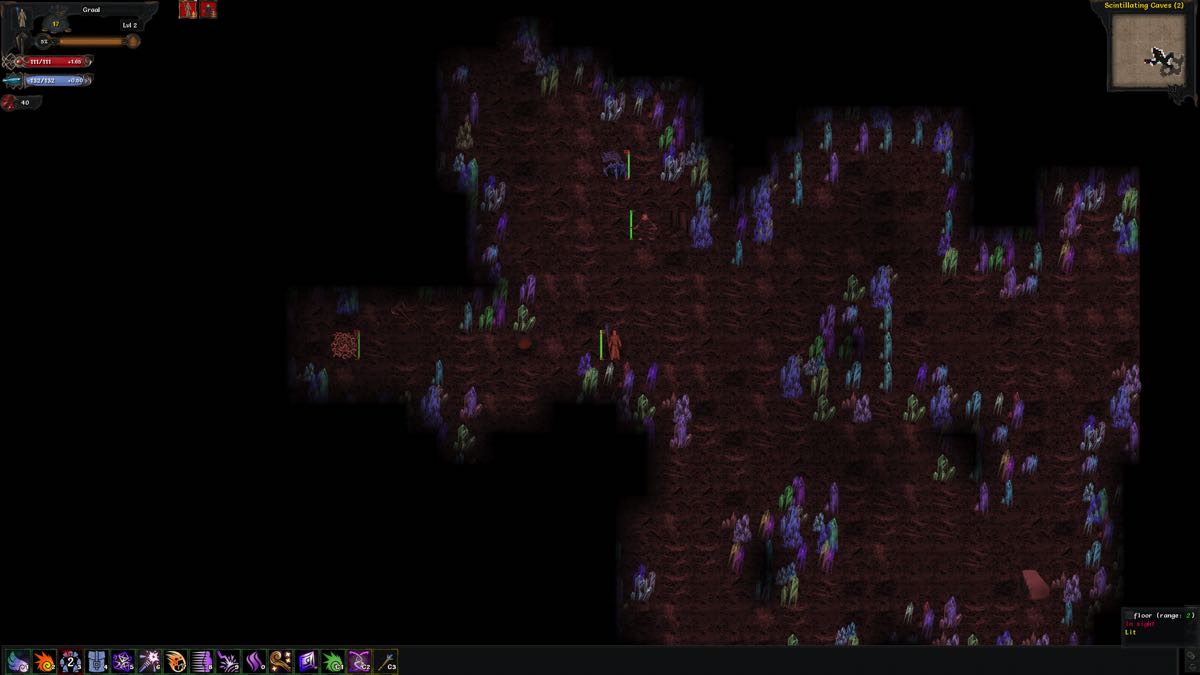This screenshot has width=1200, height=675.
Task: Activate the purple crystal cluster skill
Action: 123,661
